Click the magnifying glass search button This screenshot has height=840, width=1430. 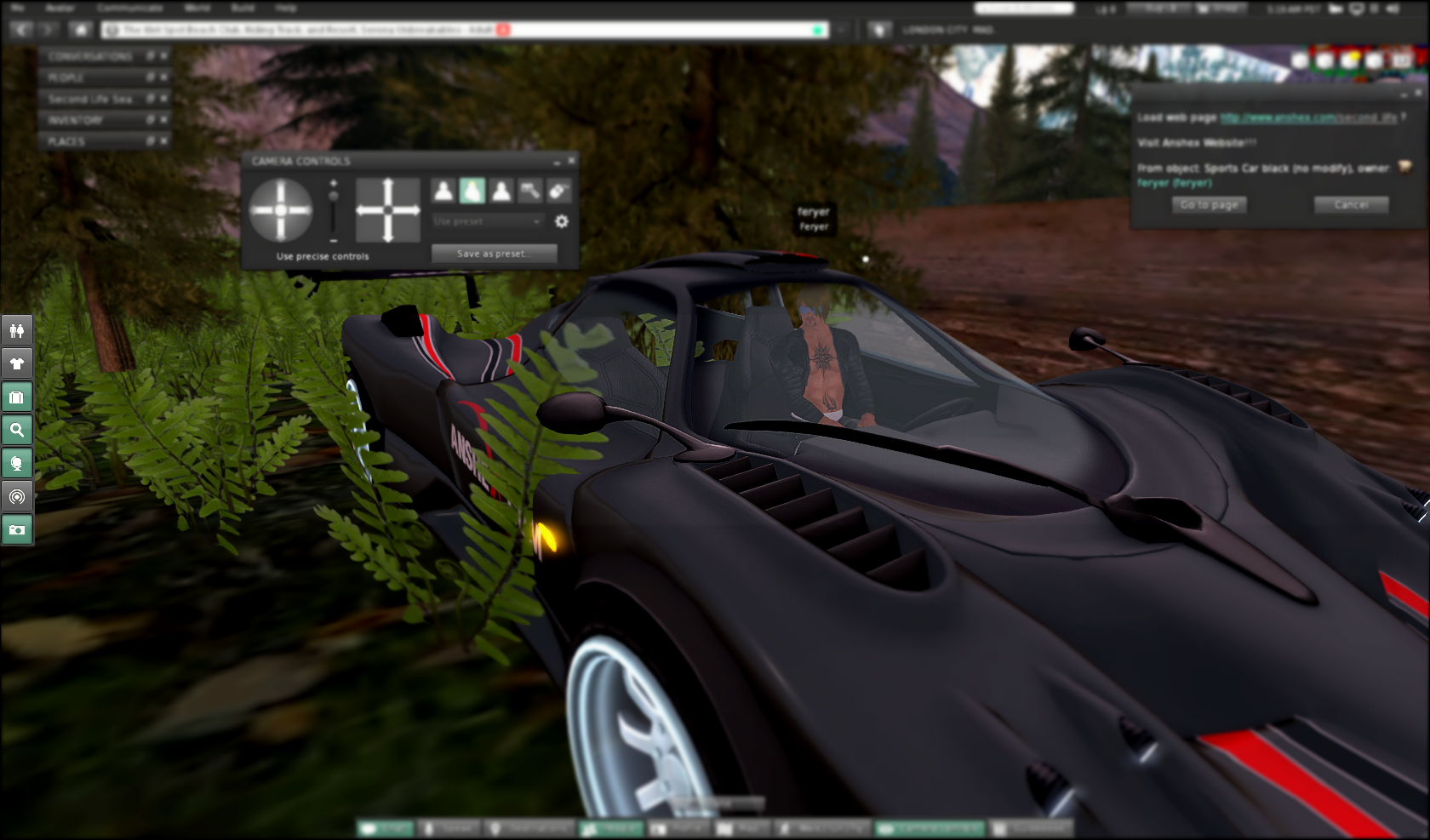tap(17, 430)
